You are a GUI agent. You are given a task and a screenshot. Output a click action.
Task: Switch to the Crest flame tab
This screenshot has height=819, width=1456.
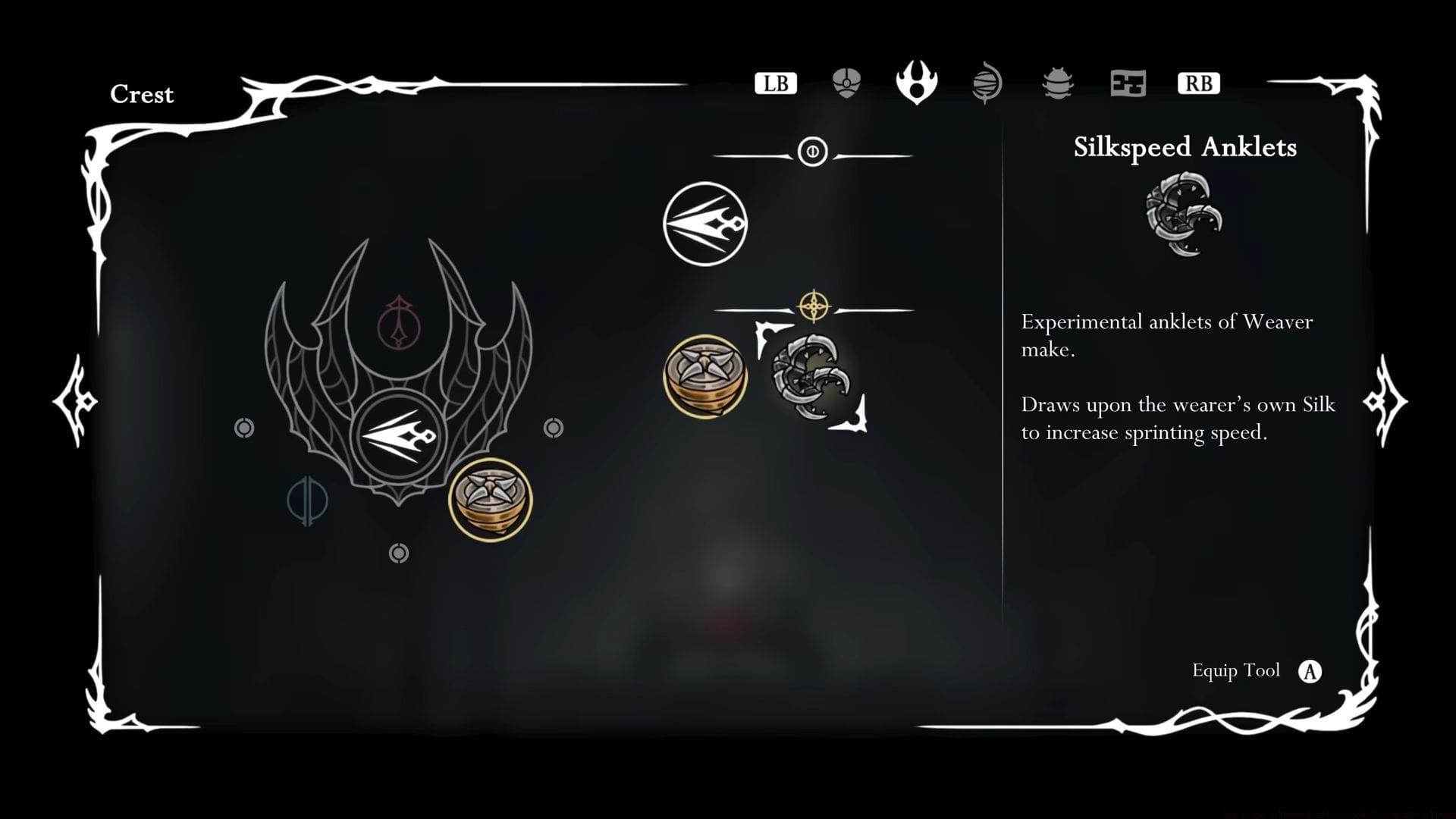click(916, 83)
